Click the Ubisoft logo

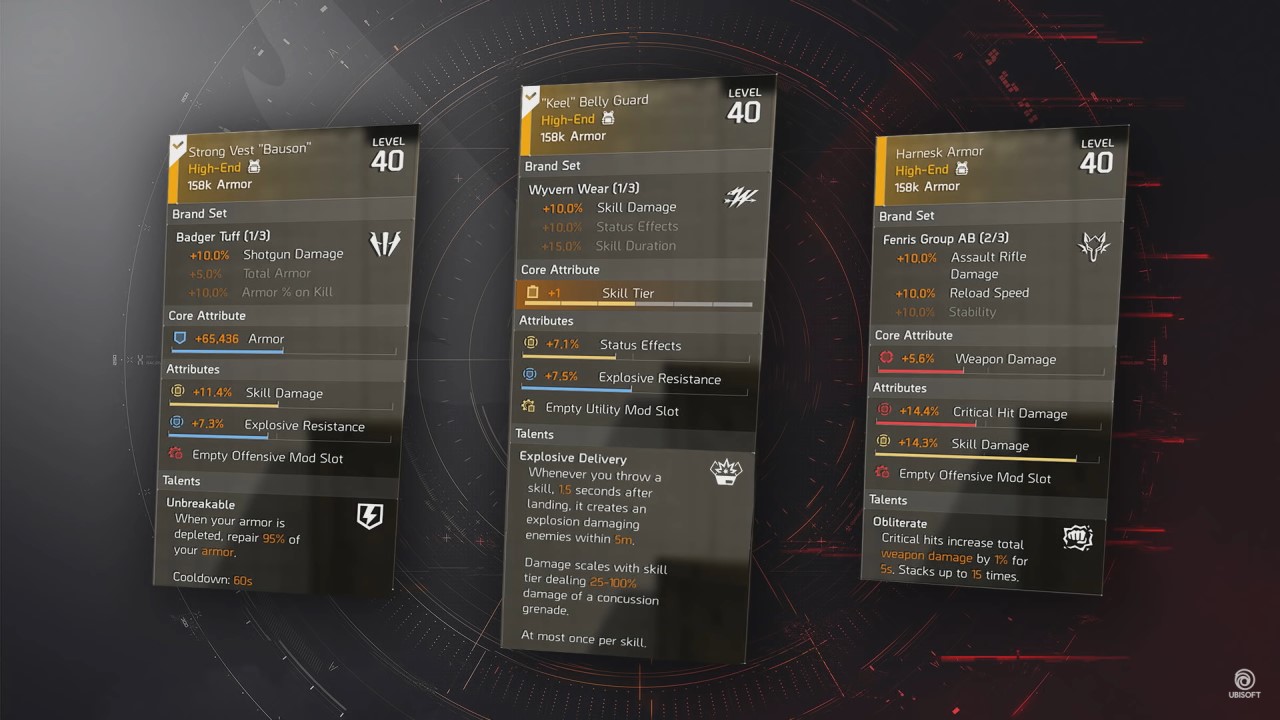(1245, 681)
